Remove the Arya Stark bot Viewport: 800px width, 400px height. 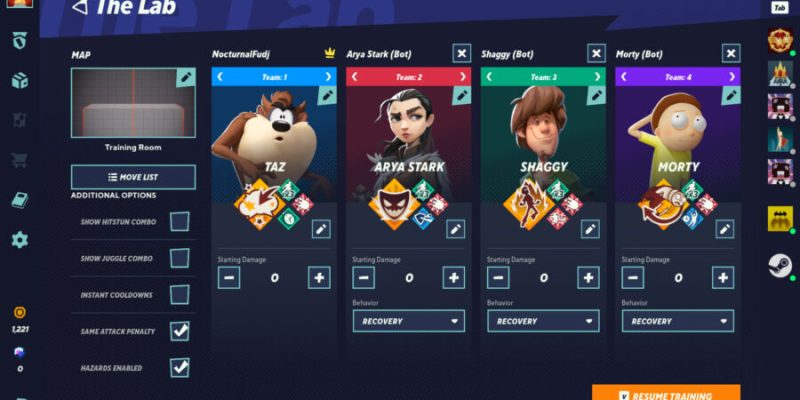(x=461, y=53)
